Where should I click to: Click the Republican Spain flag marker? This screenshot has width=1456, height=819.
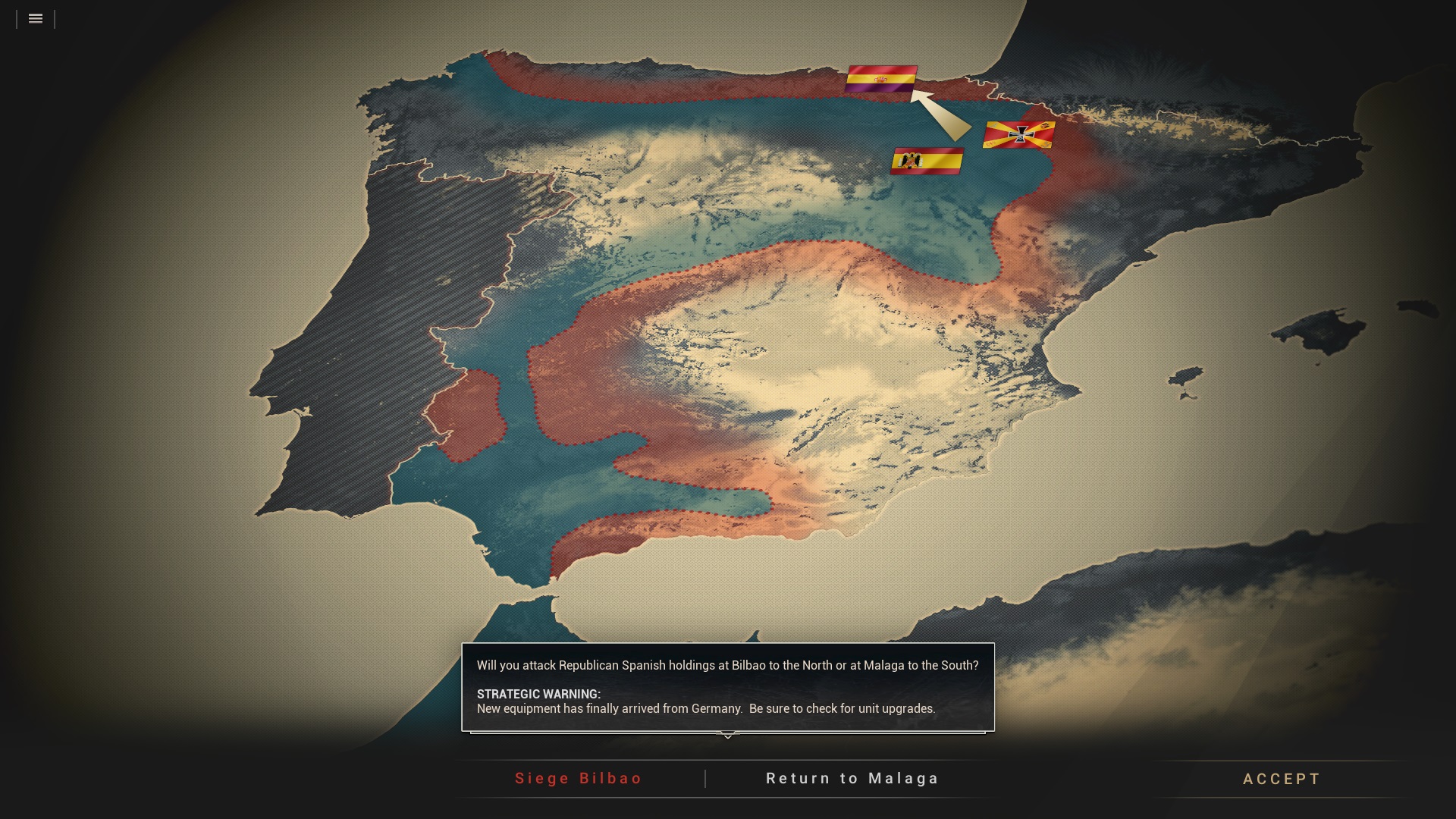click(881, 79)
